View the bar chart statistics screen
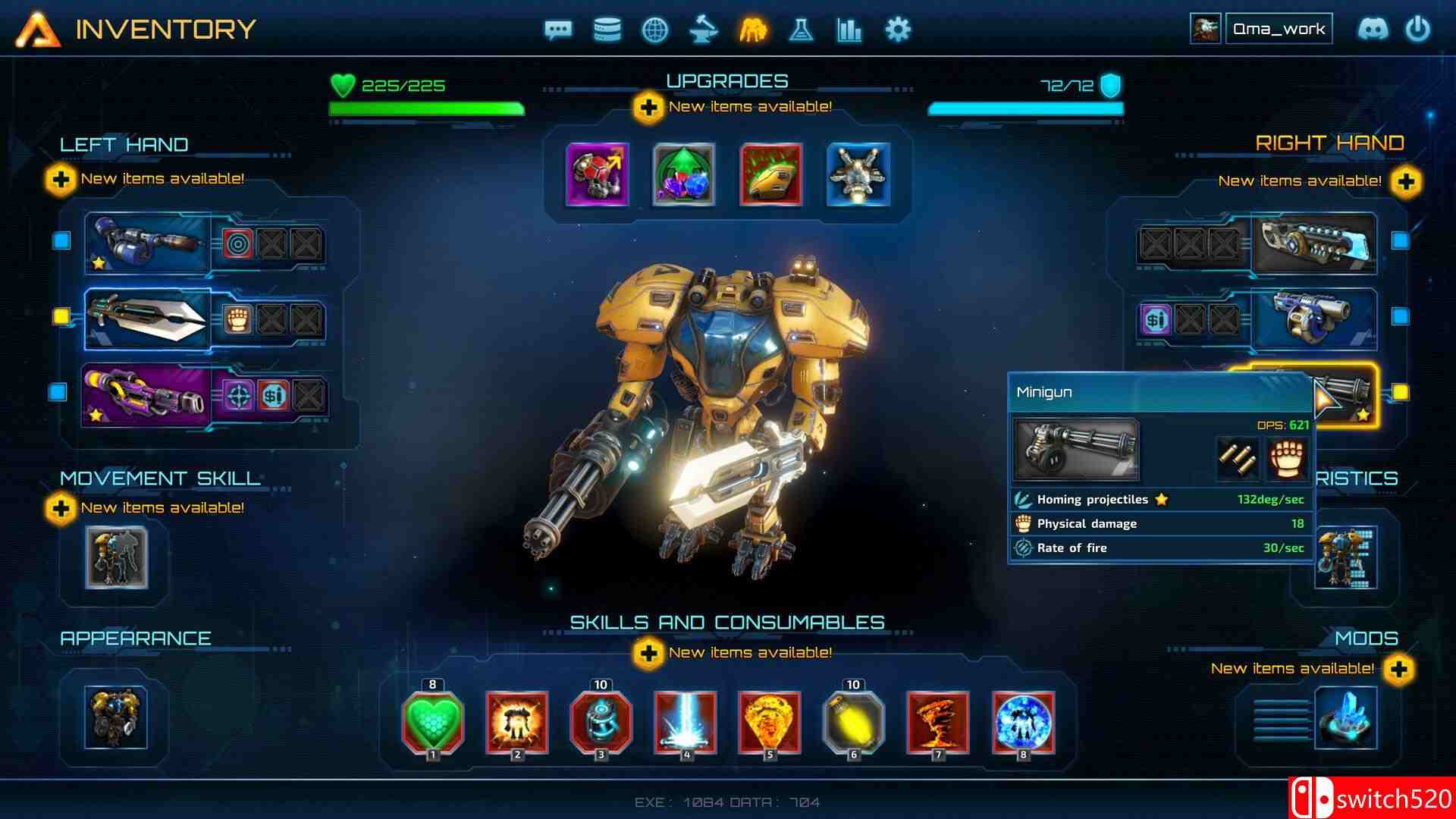The width and height of the screenshot is (1456, 819). pyautogui.click(x=849, y=30)
